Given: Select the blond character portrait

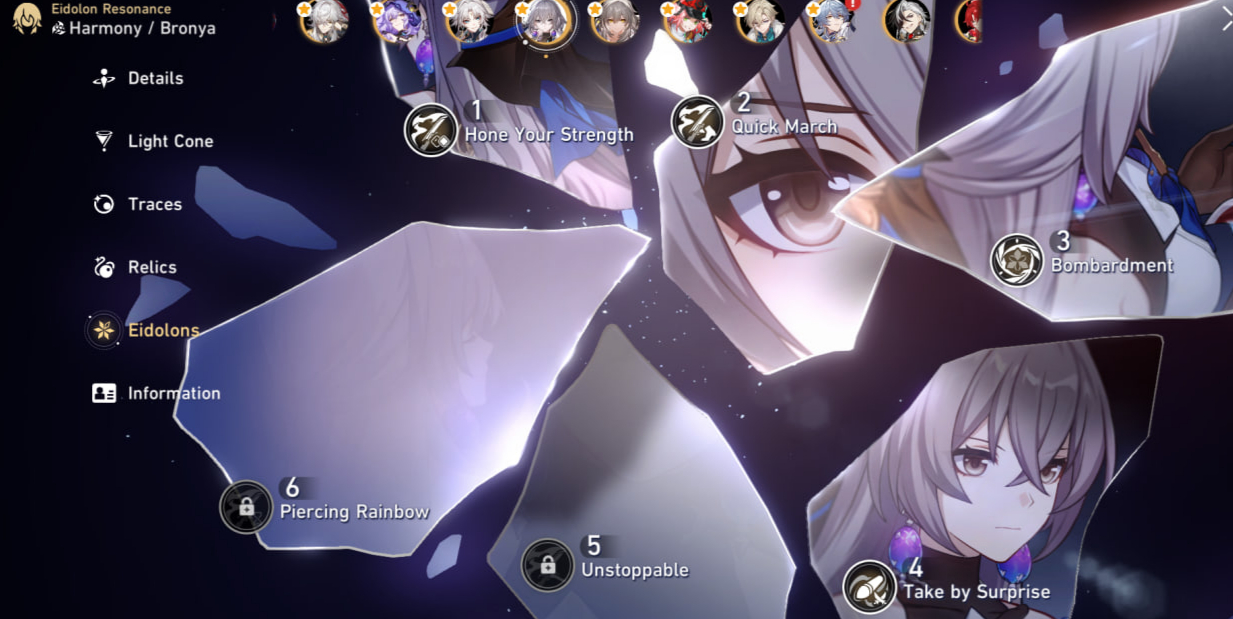Looking at the screenshot, I should tap(760, 21).
